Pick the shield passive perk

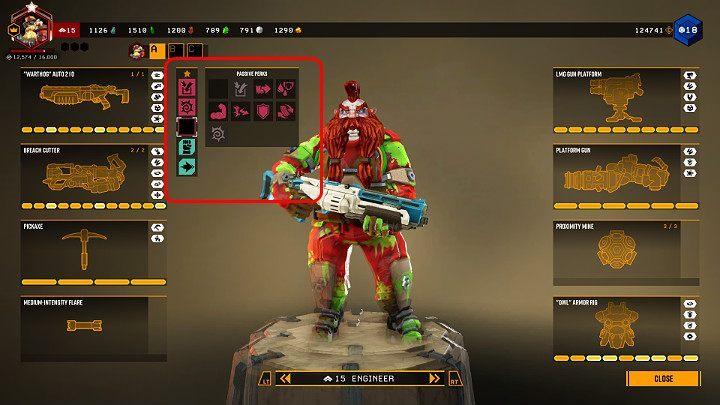[264, 111]
